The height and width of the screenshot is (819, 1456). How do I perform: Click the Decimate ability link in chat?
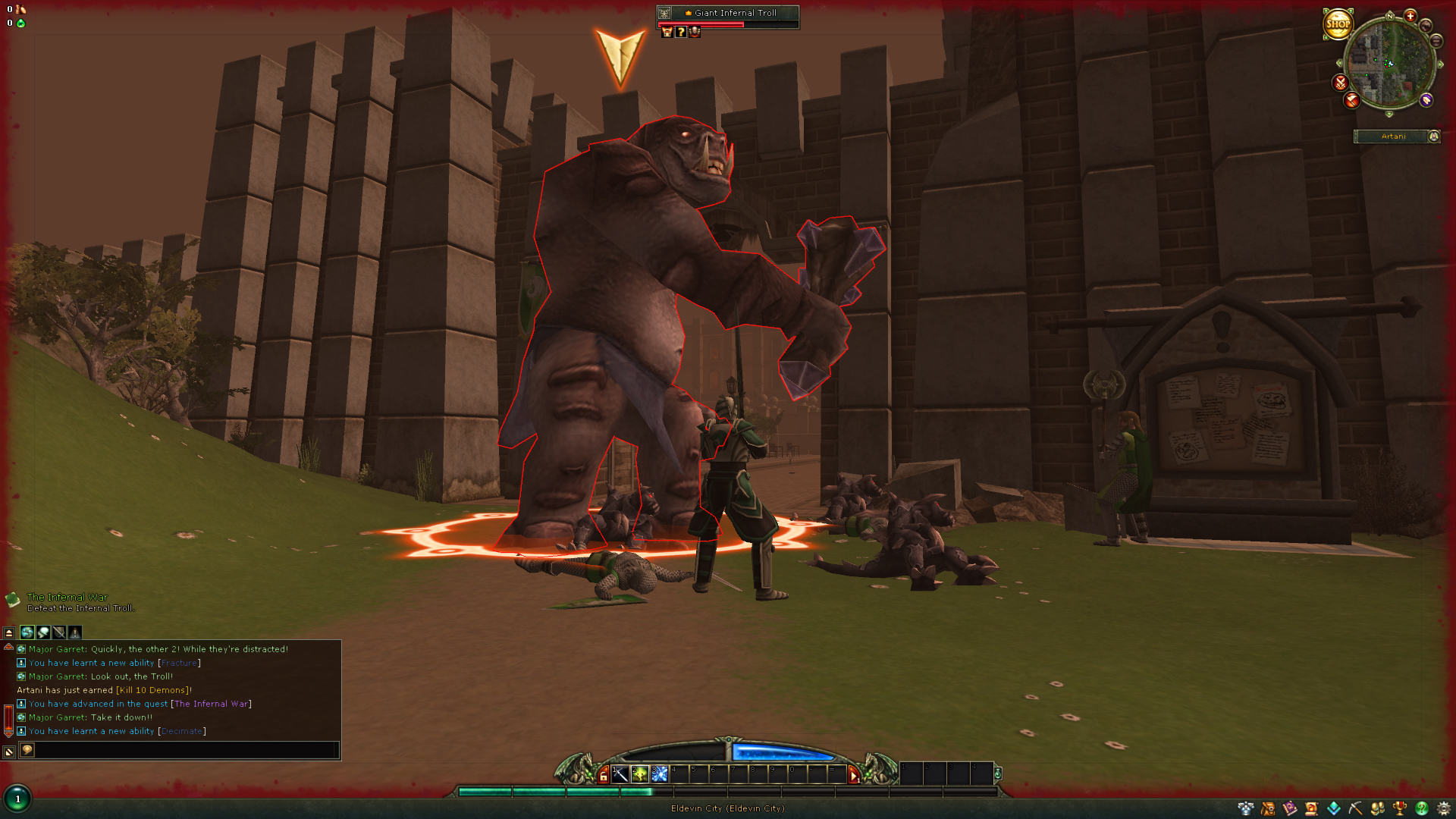pos(182,731)
